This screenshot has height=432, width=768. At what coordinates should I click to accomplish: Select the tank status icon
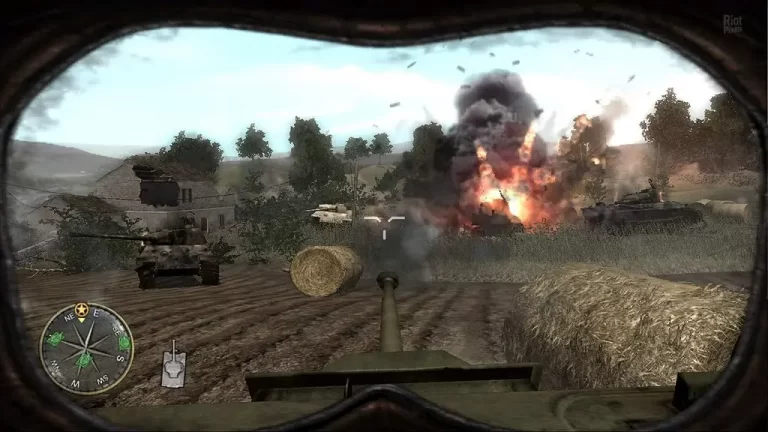[173, 366]
